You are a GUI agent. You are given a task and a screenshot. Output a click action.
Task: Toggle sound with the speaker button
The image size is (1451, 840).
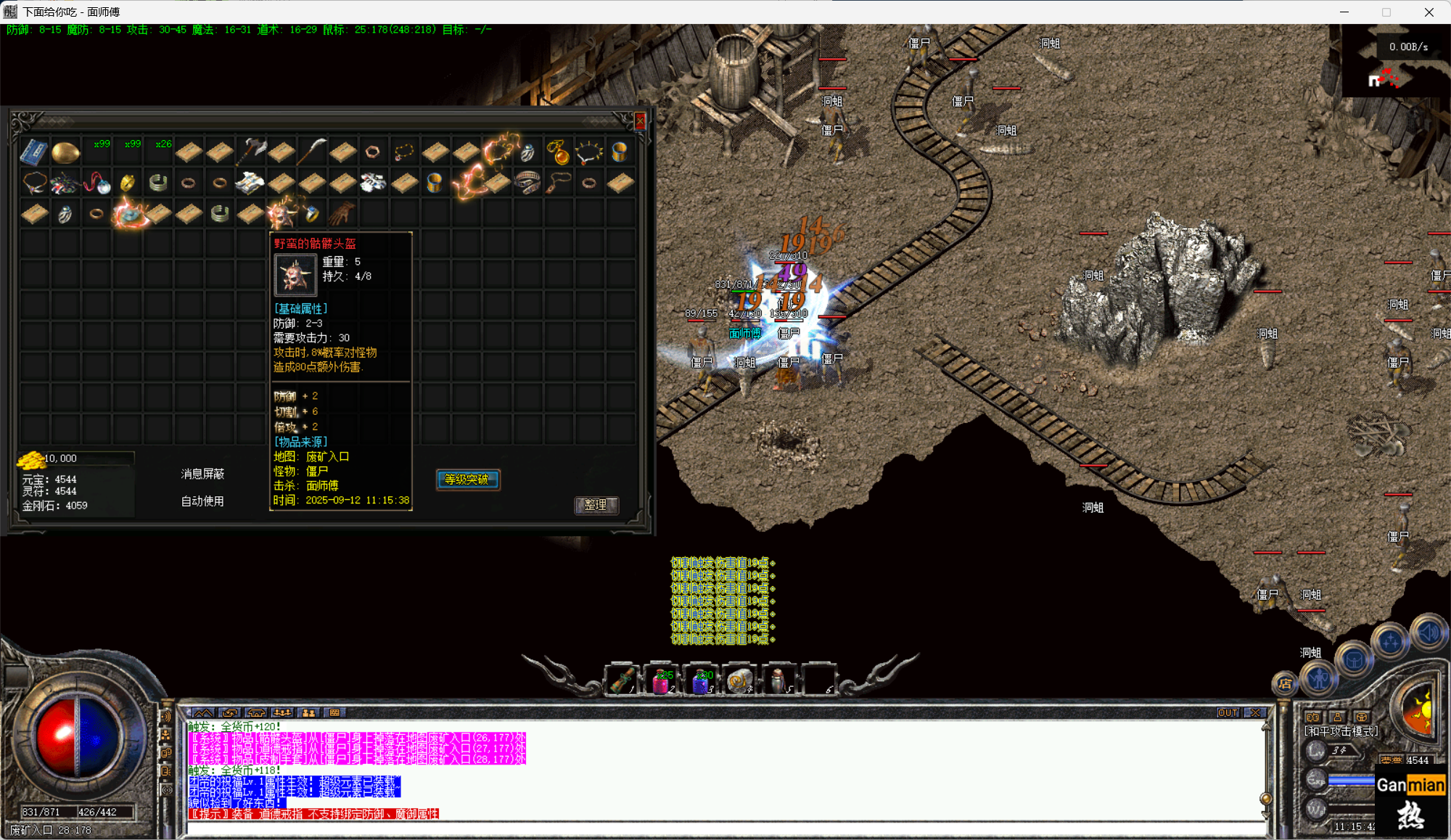pyautogui.click(x=1429, y=633)
